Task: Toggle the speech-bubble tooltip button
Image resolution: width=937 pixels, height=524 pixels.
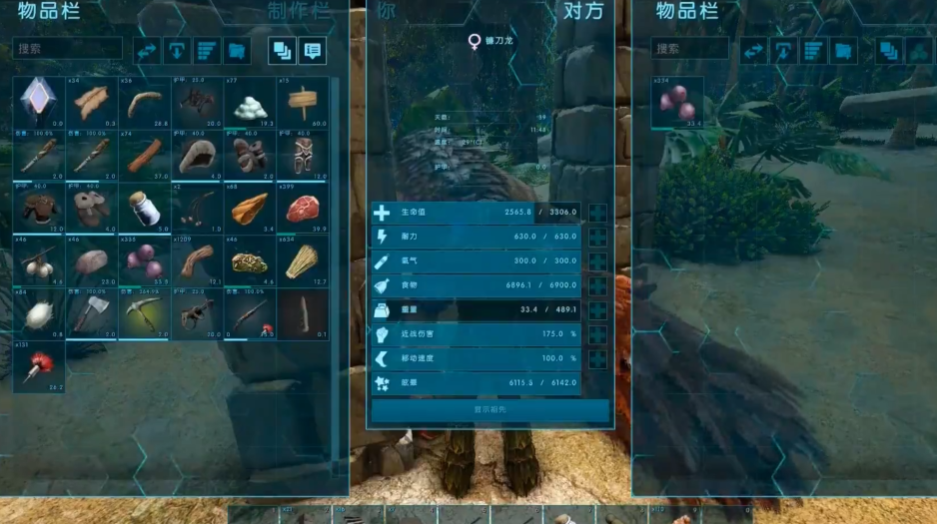Action: click(x=312, y=51)
